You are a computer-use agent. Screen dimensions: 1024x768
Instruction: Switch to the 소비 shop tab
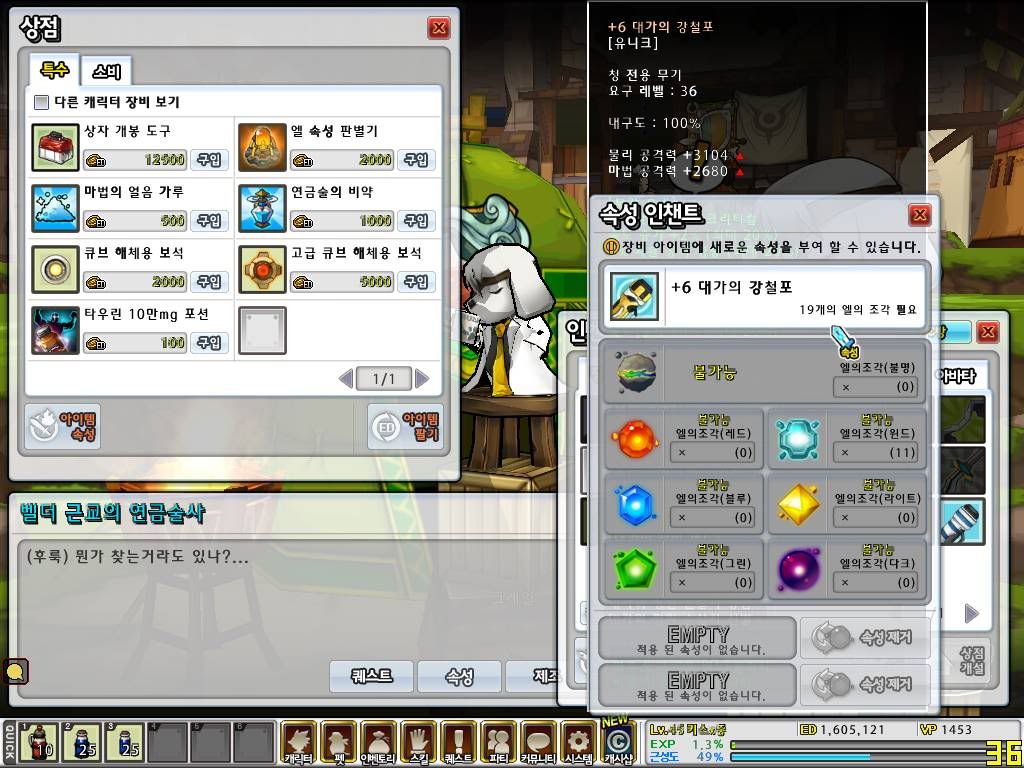pos(106,71)
